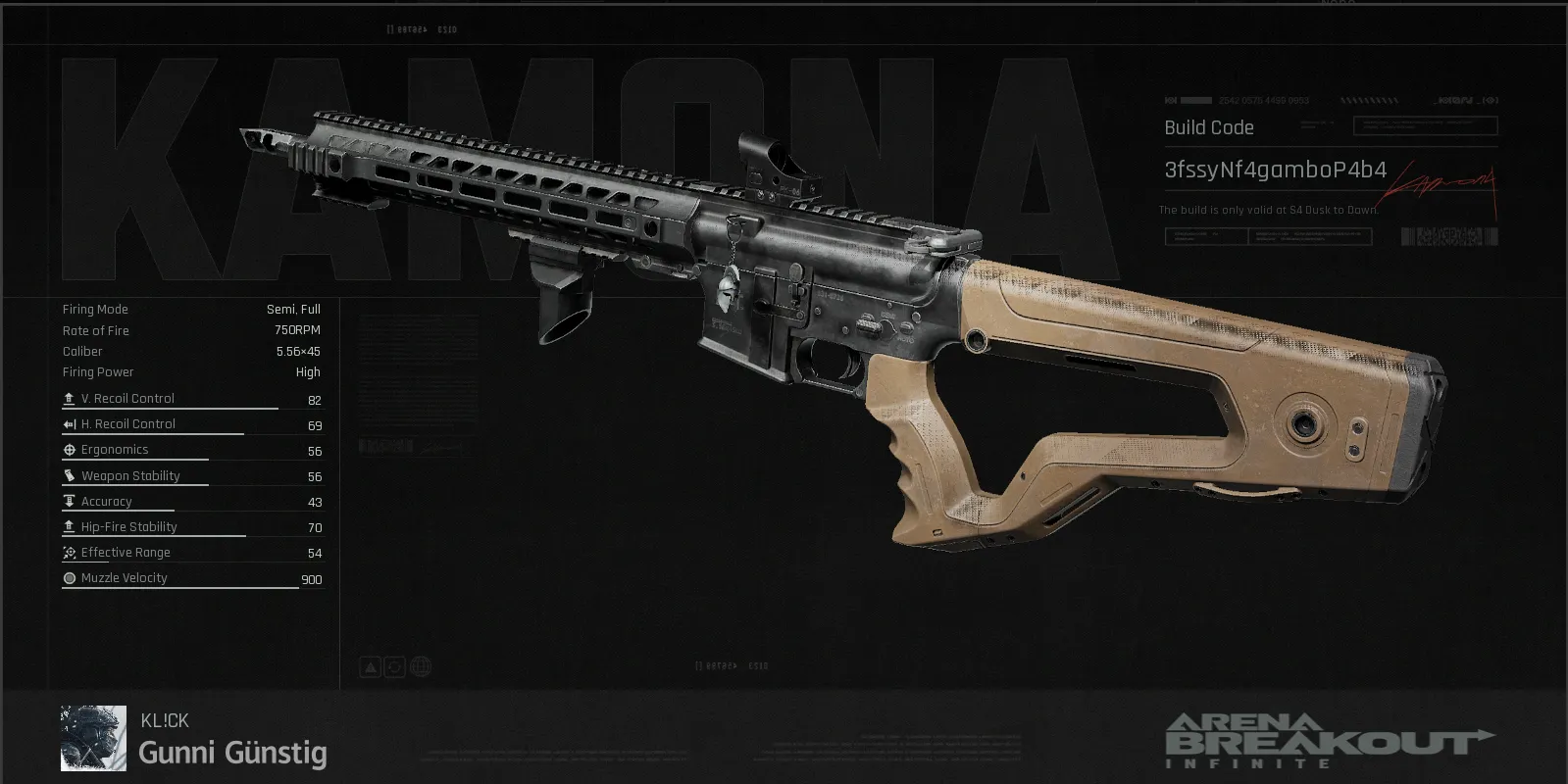Open the Caliber 5.56x45 selection

pos(297,351)
